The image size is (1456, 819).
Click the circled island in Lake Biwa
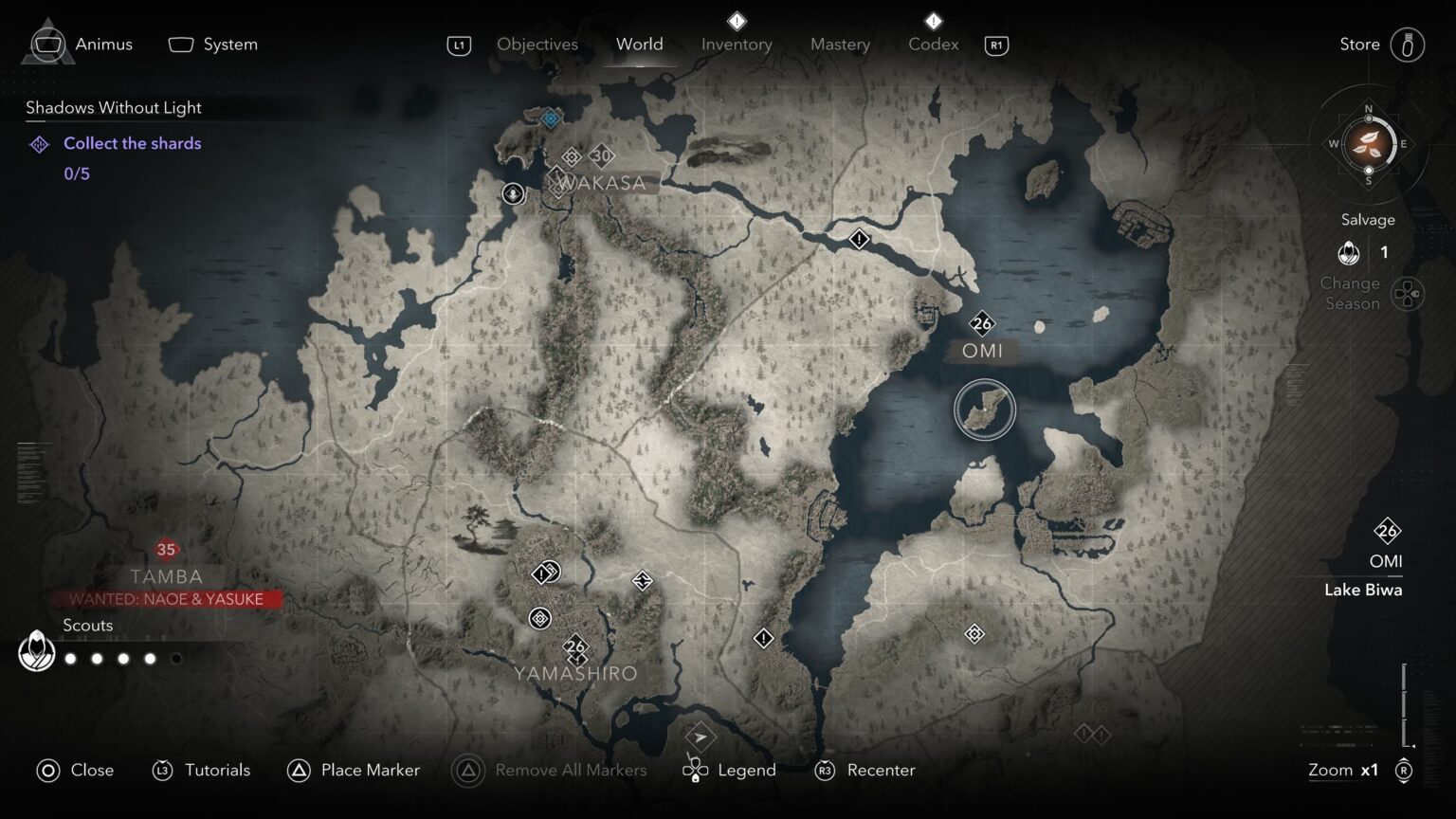coord(985,409)
